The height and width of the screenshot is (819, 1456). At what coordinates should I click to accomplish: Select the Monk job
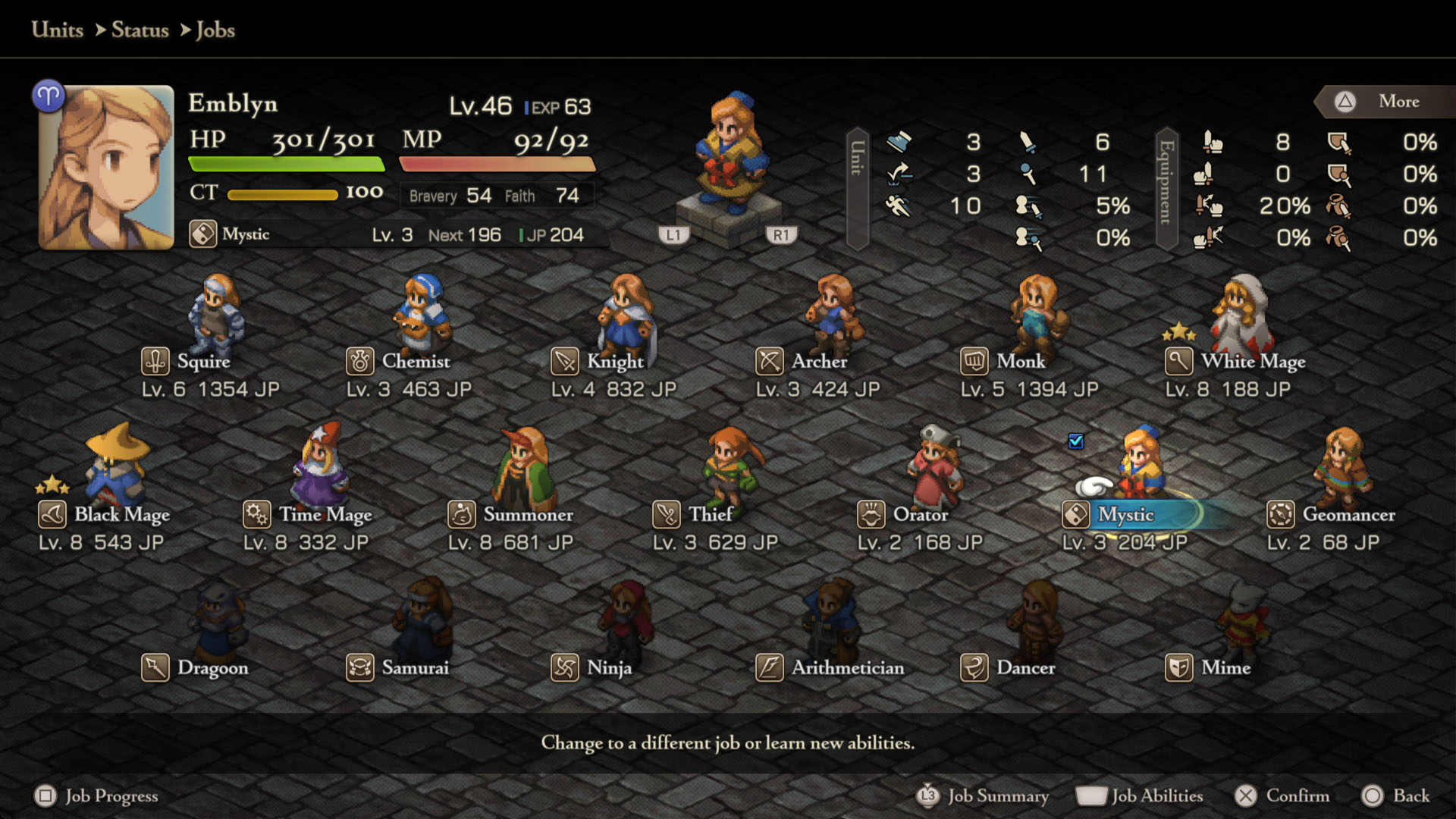pyautogui.click(x=1021, y=361)
